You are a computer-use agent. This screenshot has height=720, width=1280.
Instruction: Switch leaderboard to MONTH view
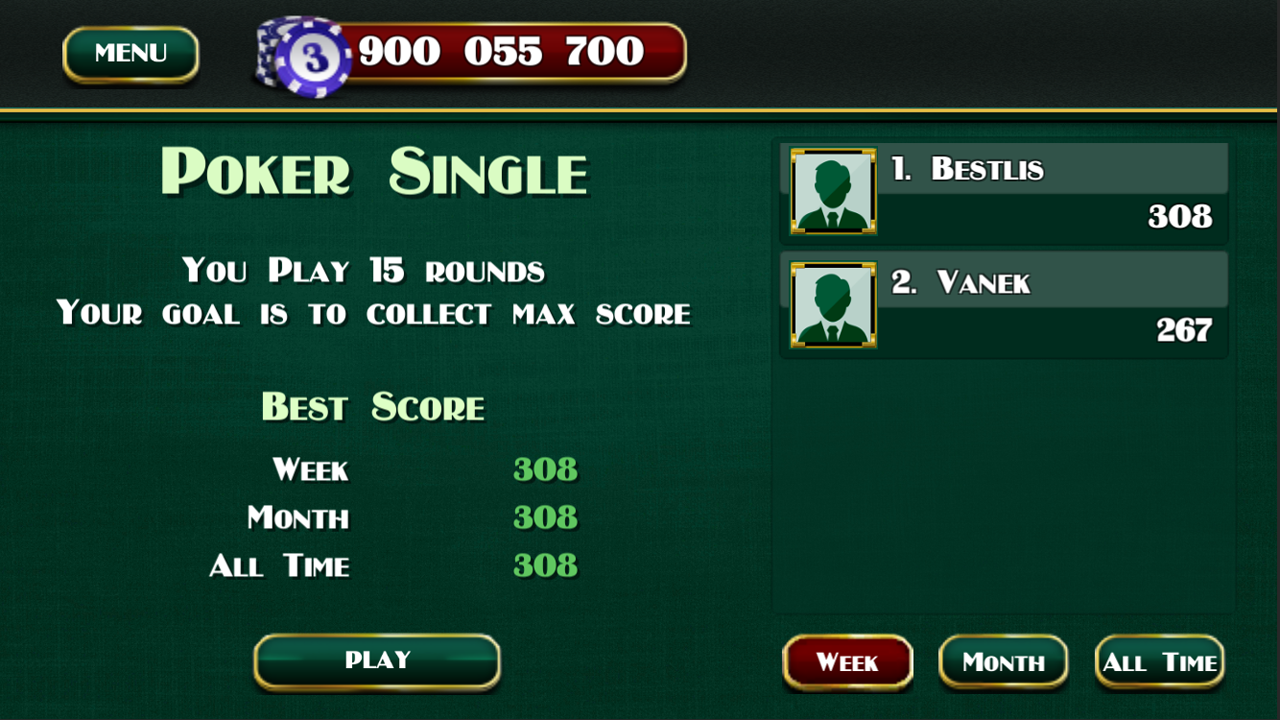coord(1003,662)
